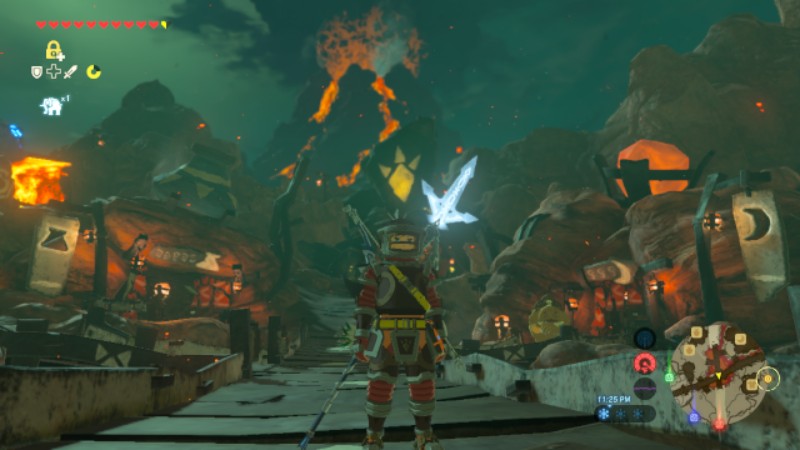Viewport: 800px width, 450px height.
Task: Select the red pin on the minimap
Action: [719, 424]
